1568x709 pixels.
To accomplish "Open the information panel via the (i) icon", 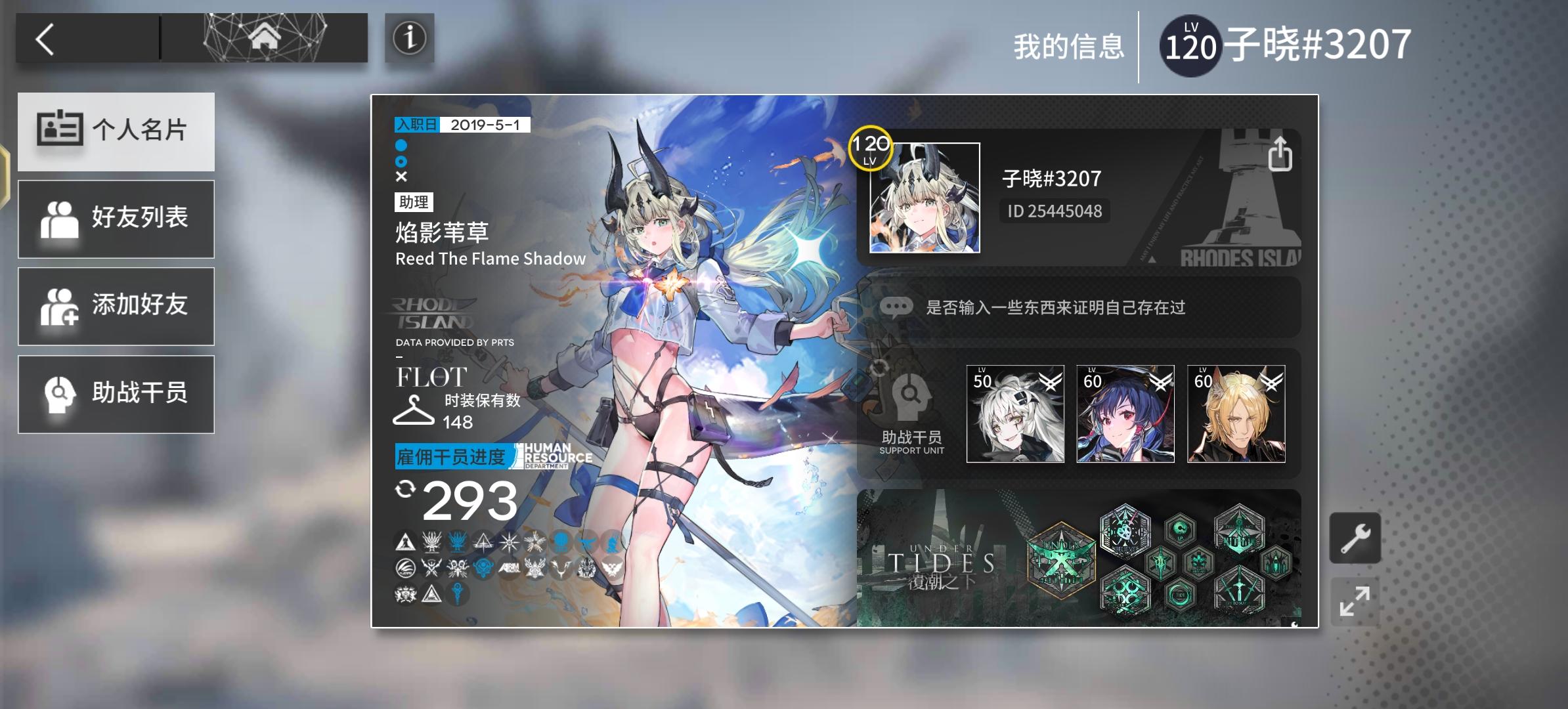I will [x=410, y=39].
